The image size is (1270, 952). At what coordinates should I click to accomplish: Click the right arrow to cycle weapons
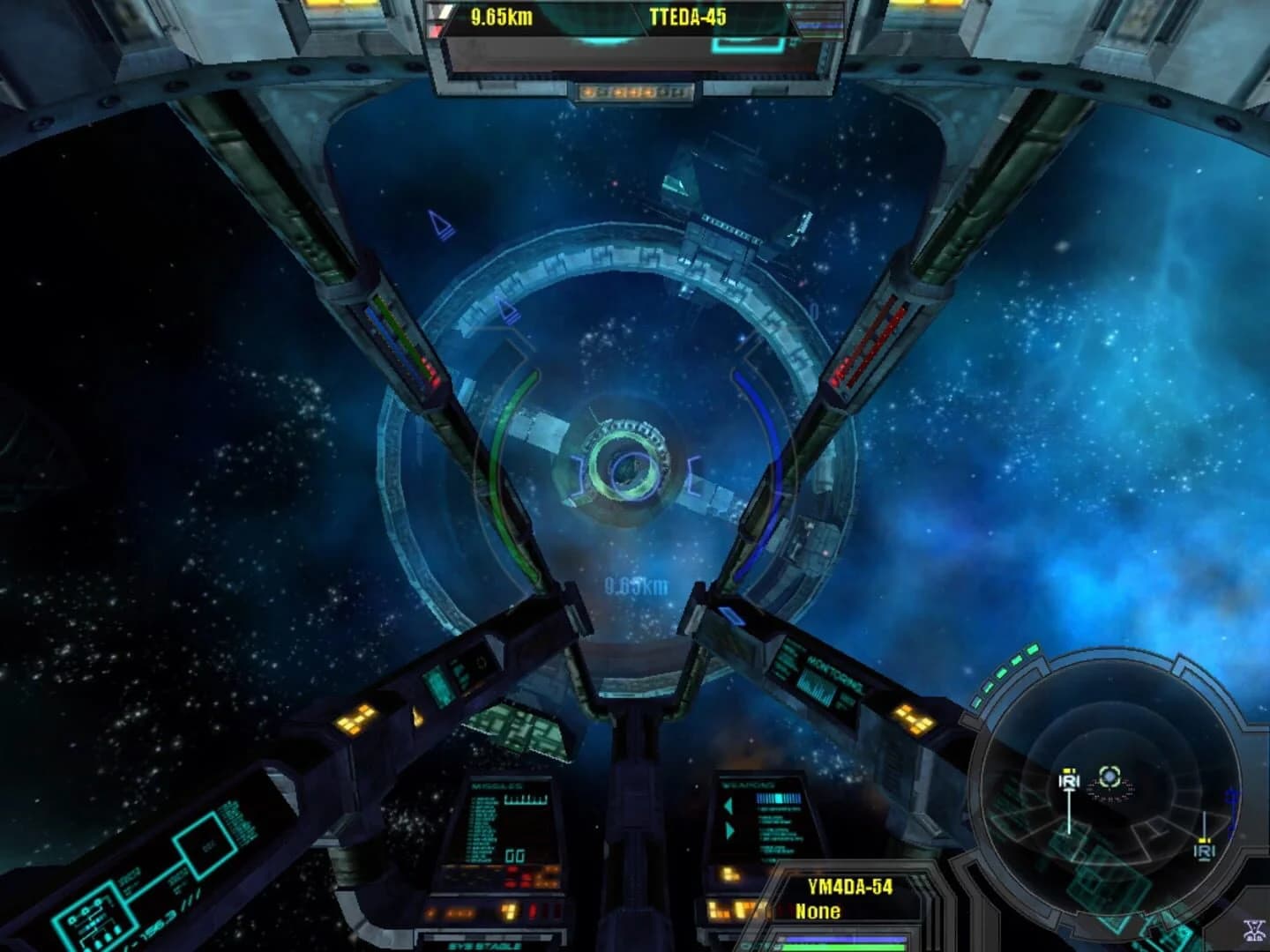click(x=728, y=831)
